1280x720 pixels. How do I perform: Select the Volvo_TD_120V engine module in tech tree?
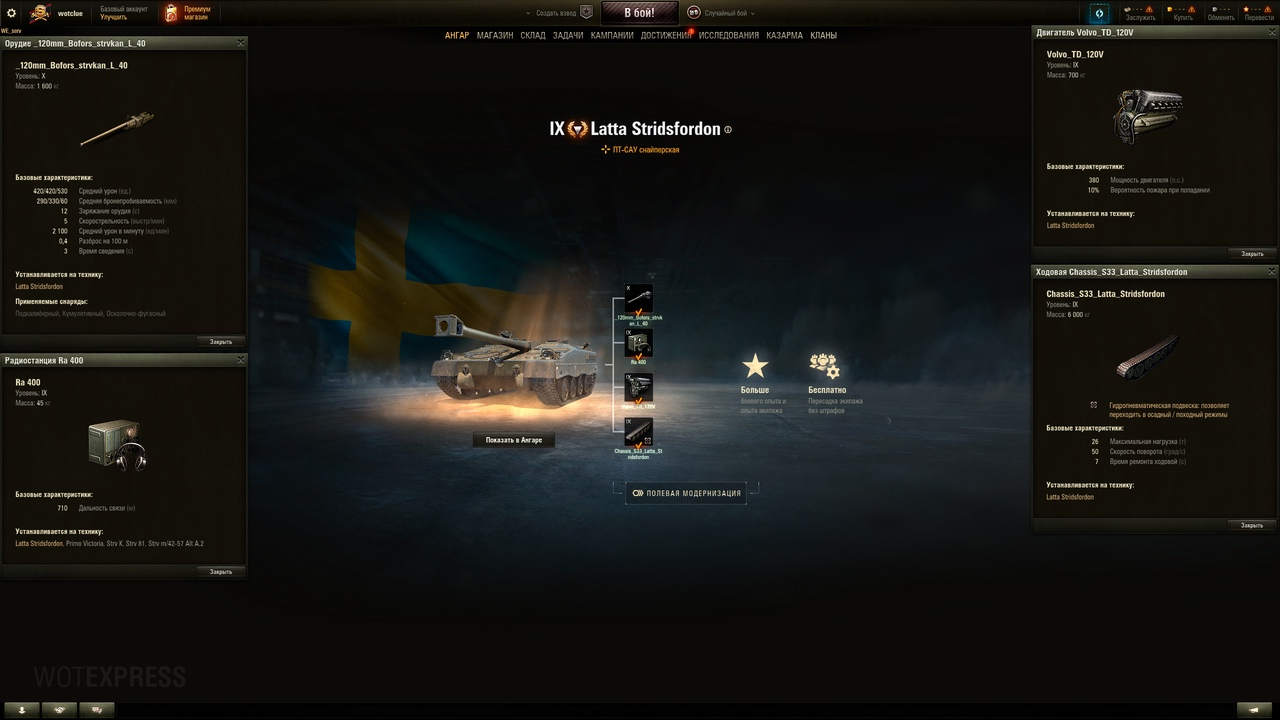click(639, 388)
